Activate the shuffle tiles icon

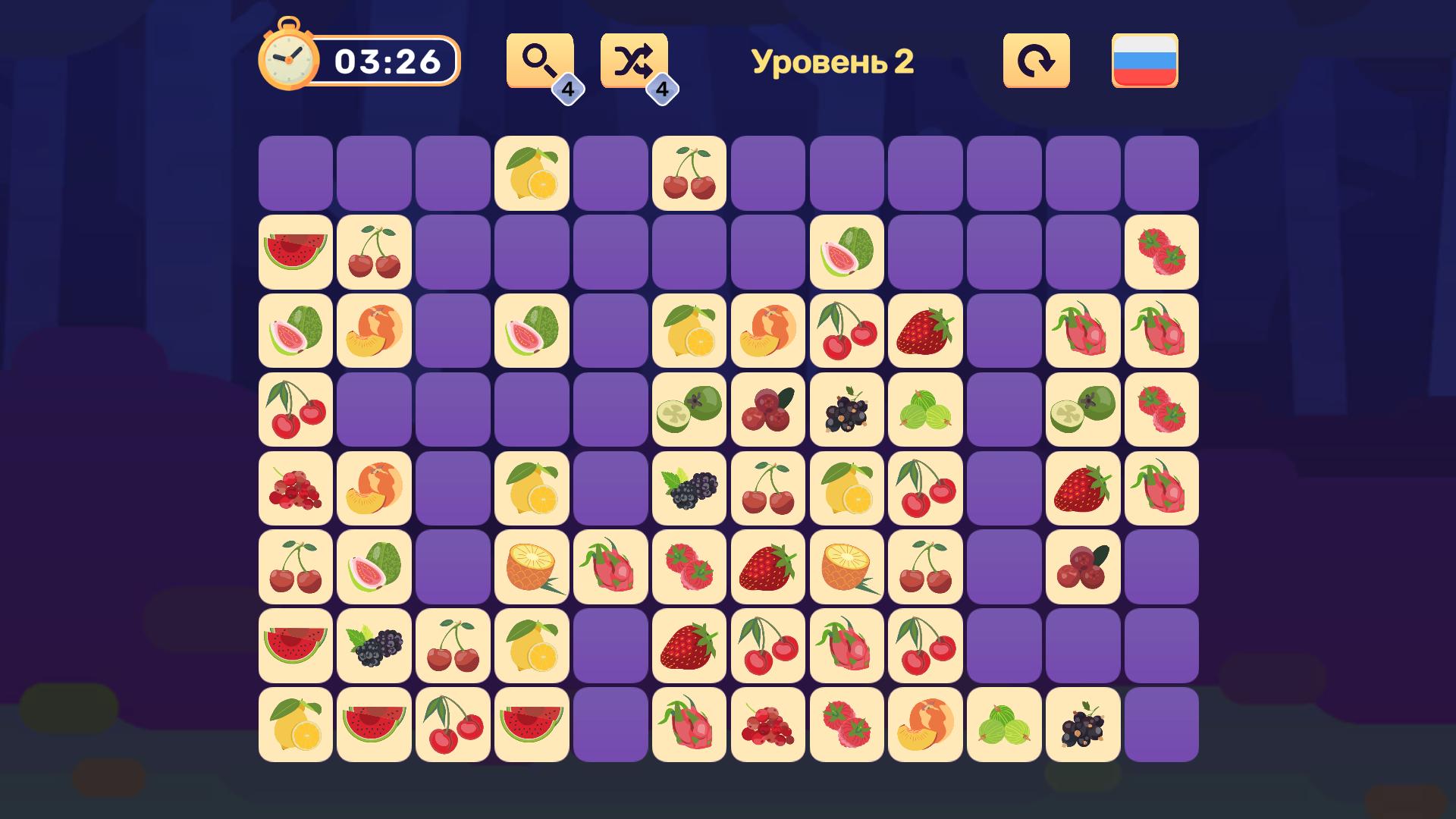coord(635,61)
